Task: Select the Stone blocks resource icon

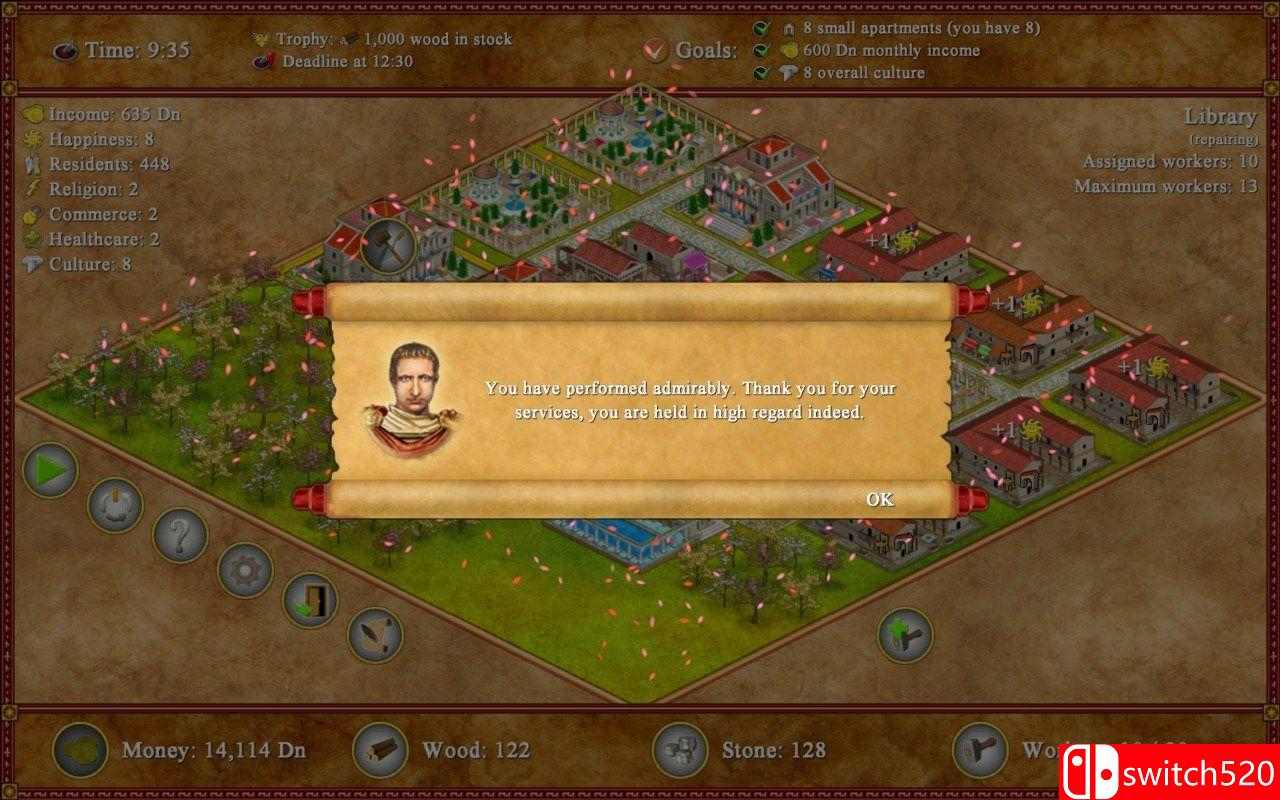Action: [x=680, y=750]
